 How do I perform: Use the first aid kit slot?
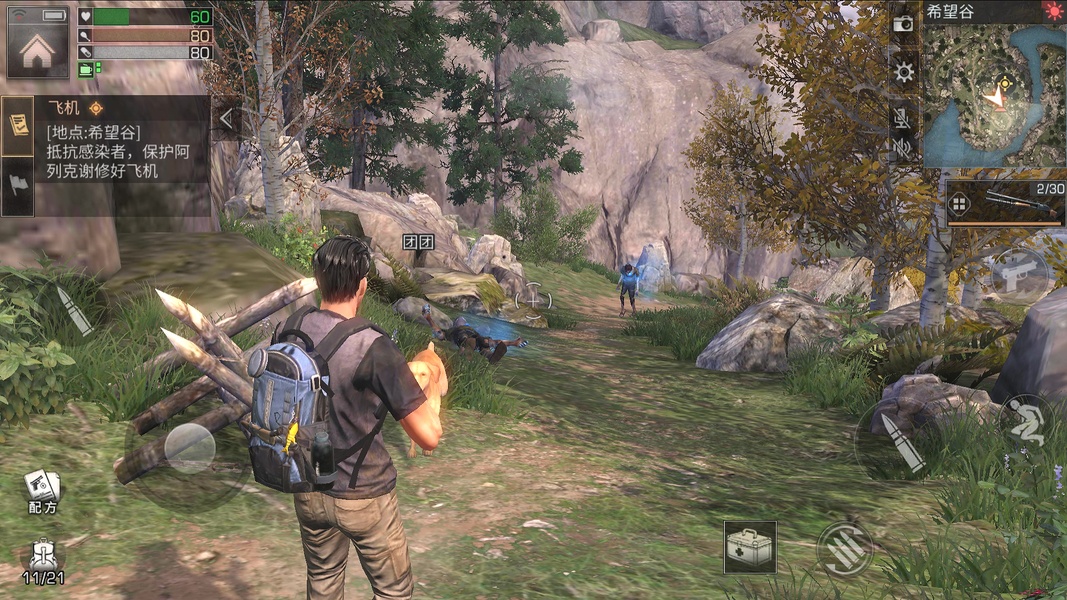click(750, 547)
